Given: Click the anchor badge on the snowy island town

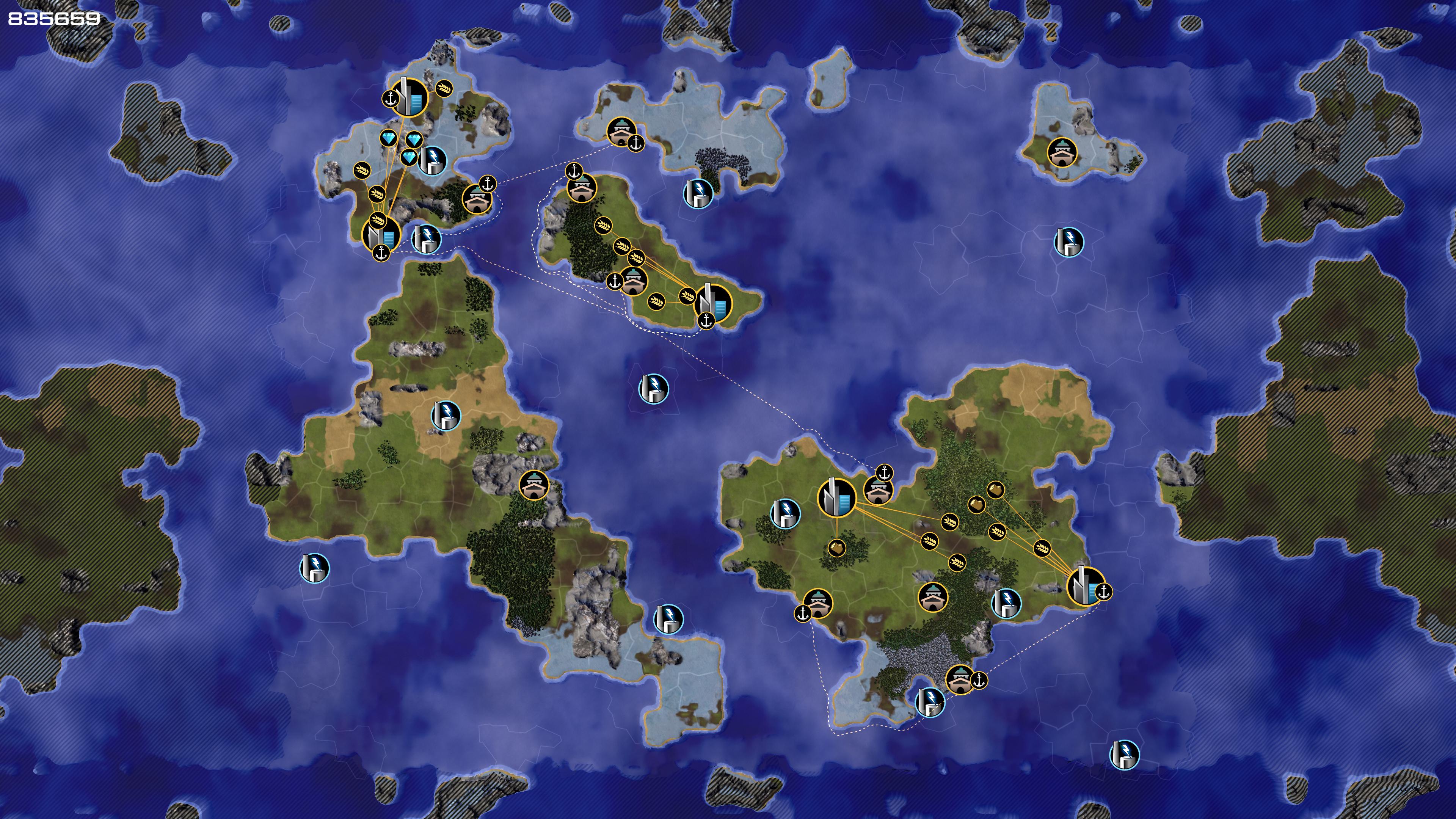Looking at the screenshot, I should [637, 144].
